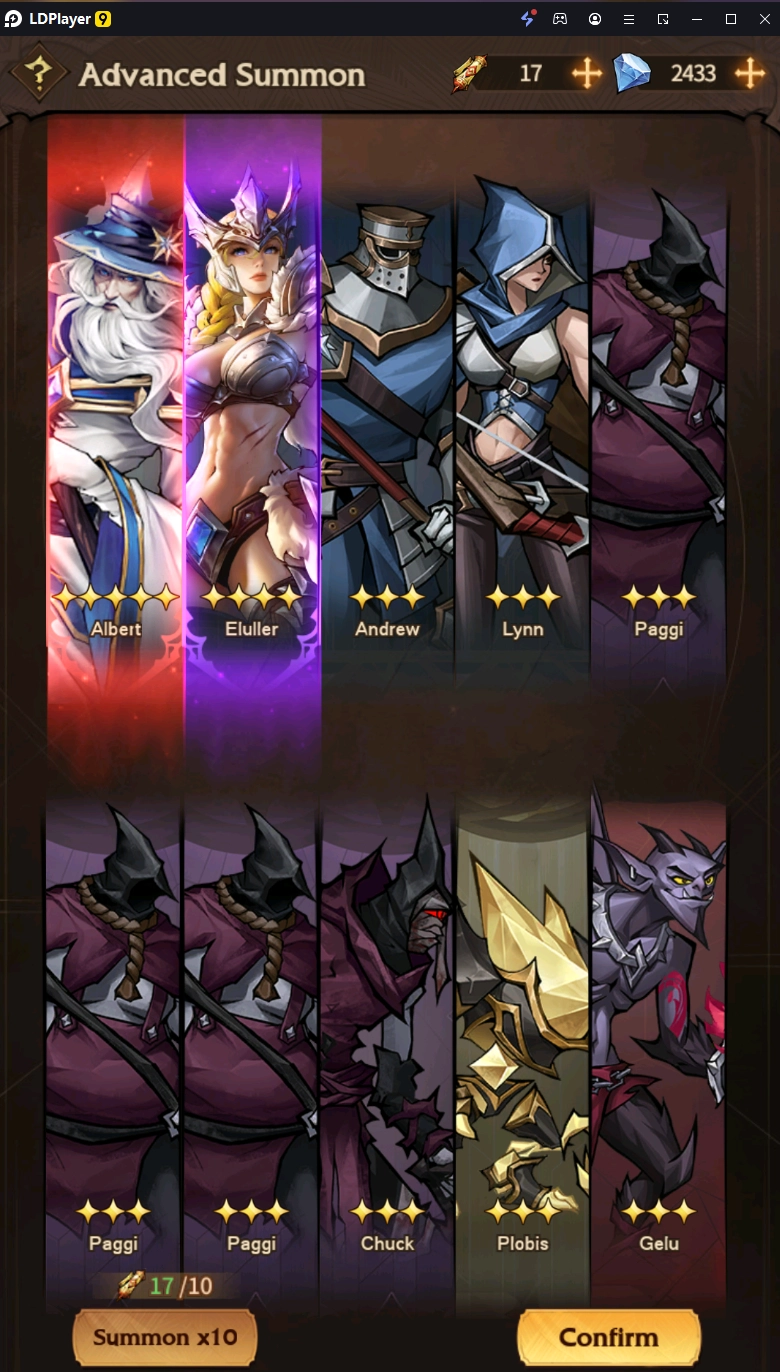Add more summon scrolls
Viewport: 780px width, 1372px height.
[586, 73]
